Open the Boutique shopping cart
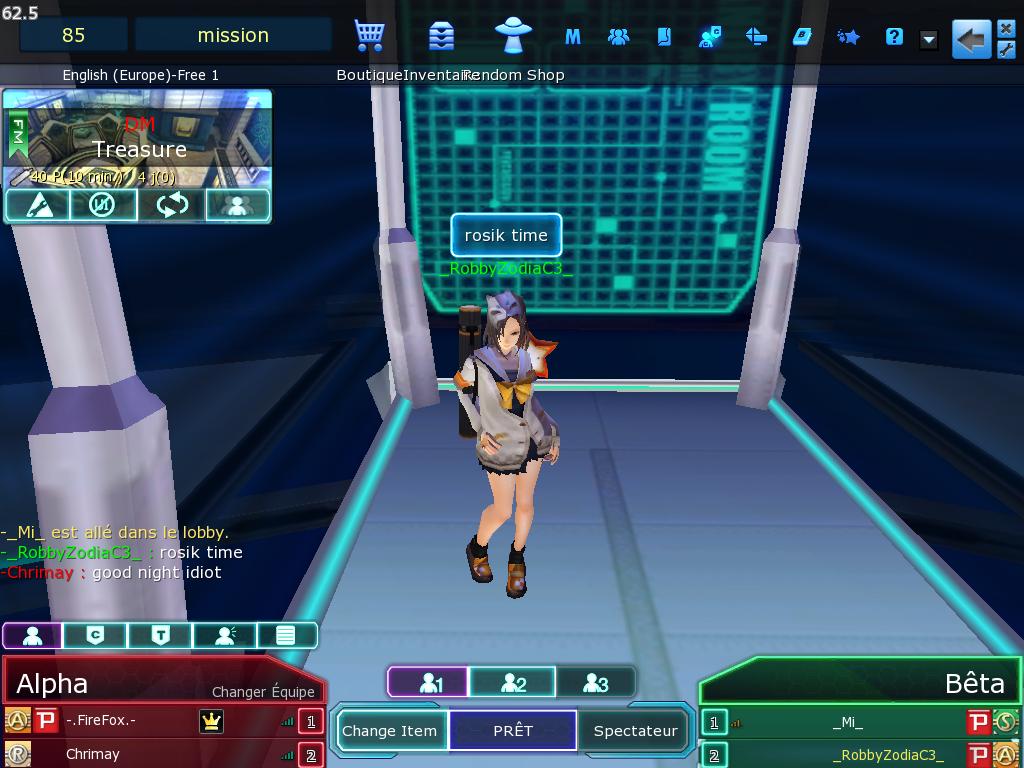Viewport: 1024px width, 768px height. (370, 36)
